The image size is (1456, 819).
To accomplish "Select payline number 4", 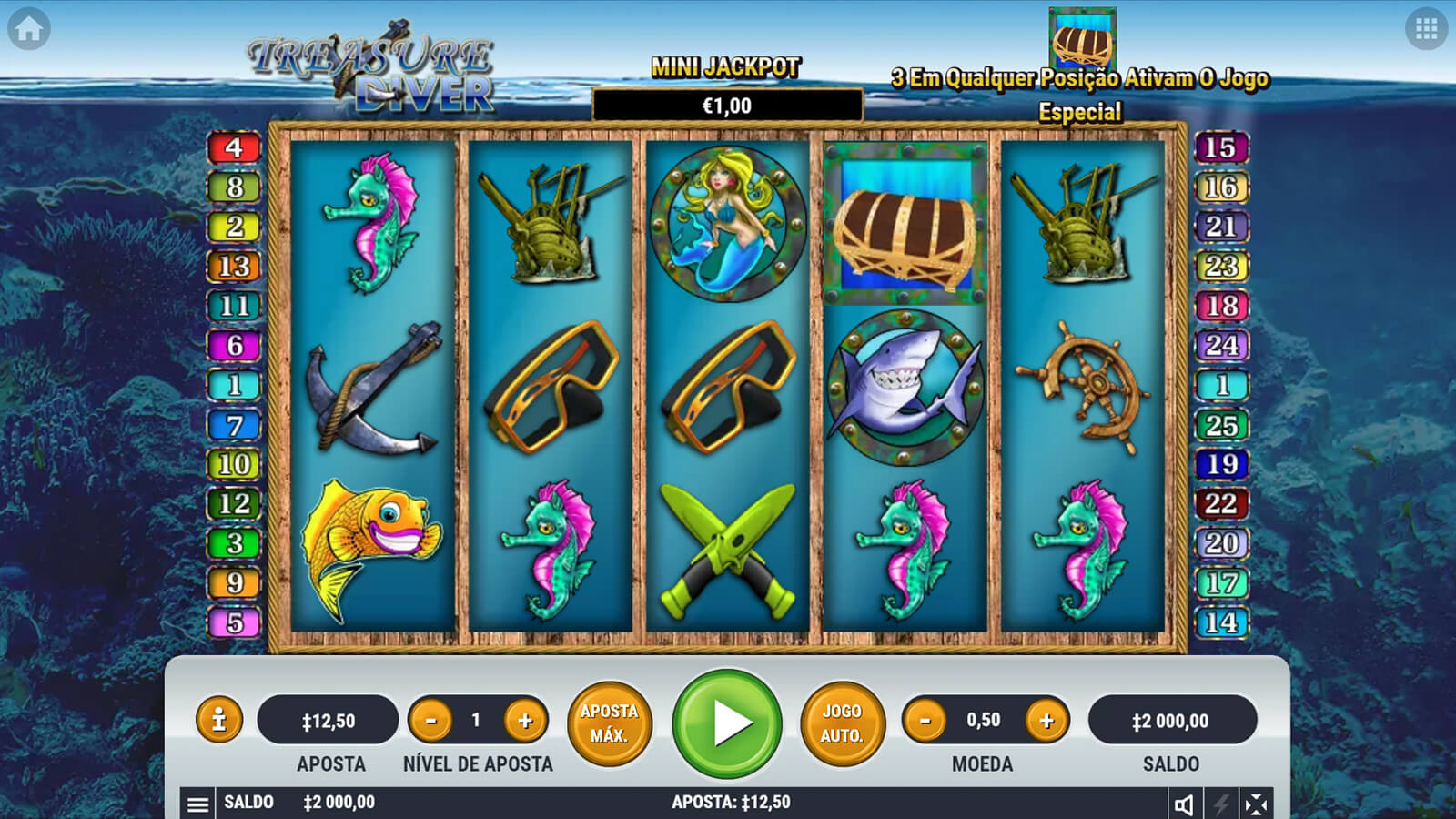I will click(235, 147).
